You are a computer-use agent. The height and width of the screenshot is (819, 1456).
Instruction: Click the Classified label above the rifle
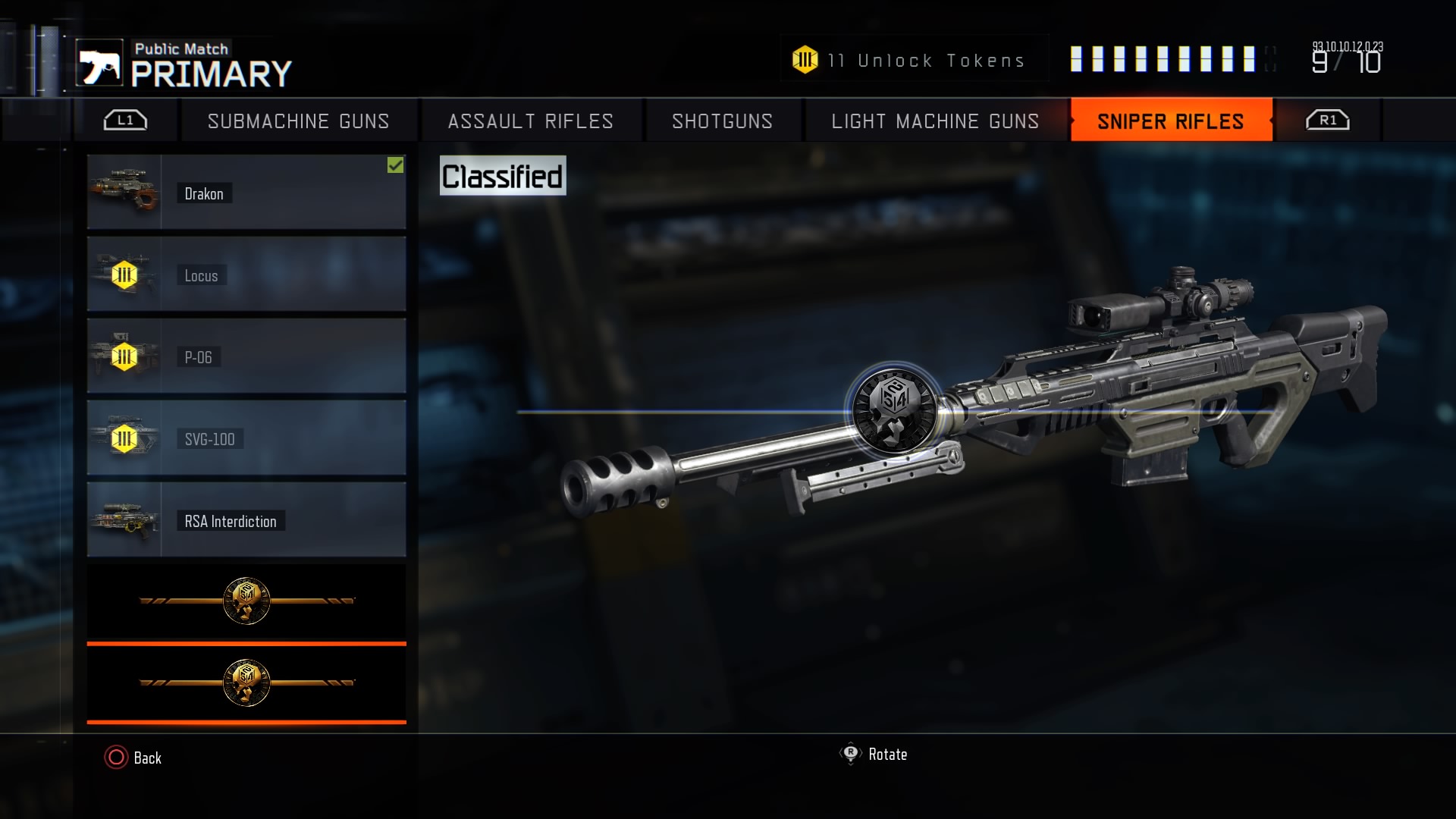(x=503, y=174)
